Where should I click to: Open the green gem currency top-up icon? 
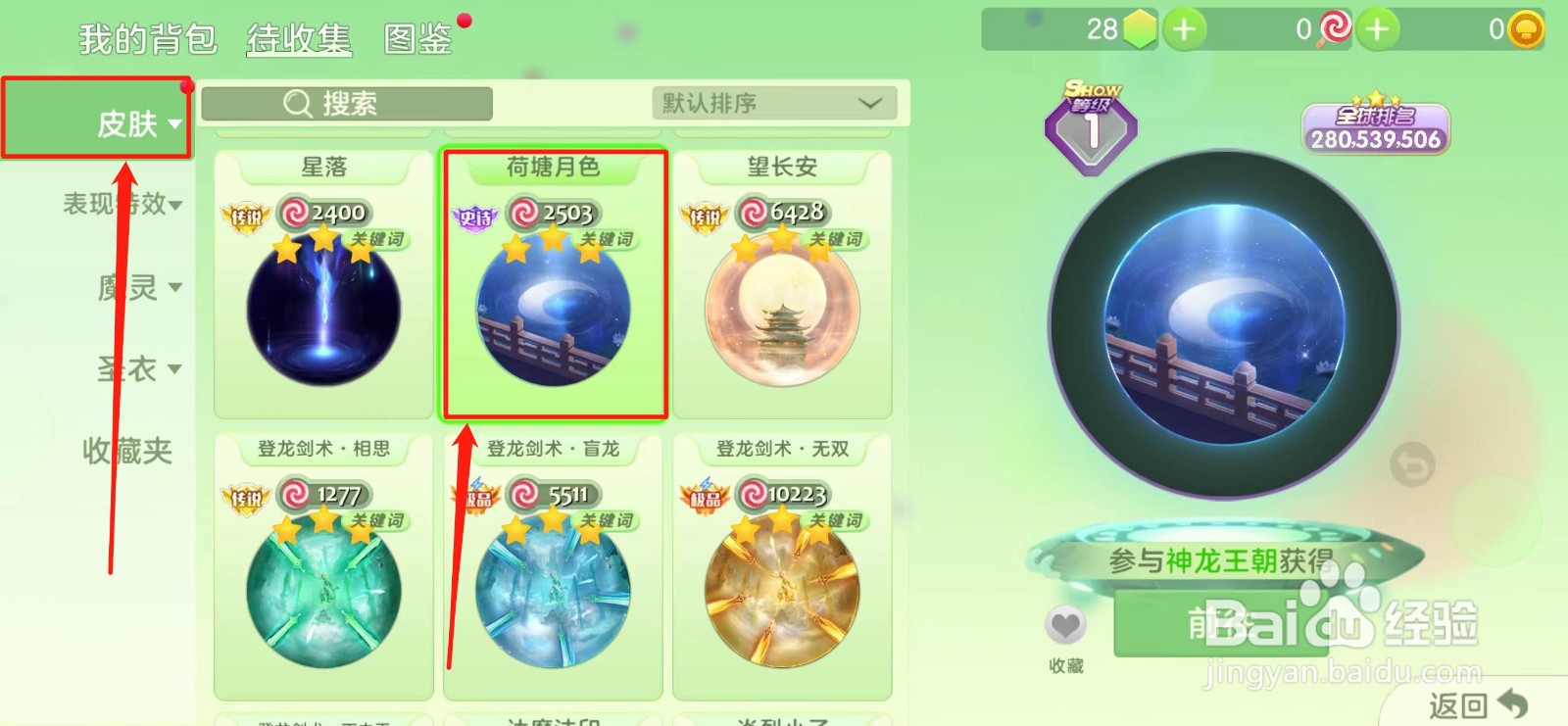coord(1183,28)
